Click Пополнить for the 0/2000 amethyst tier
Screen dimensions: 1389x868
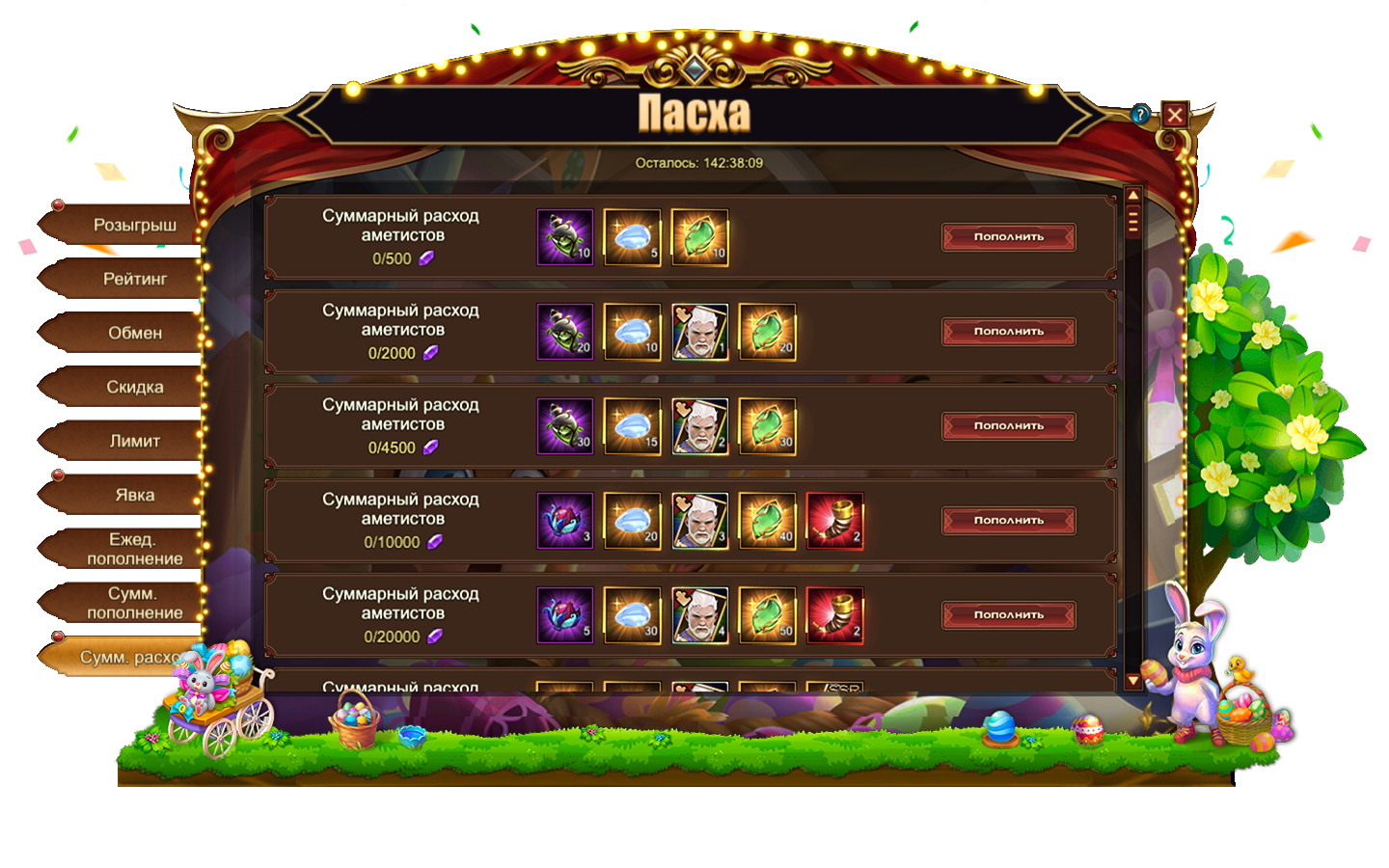pos(1008,332)
